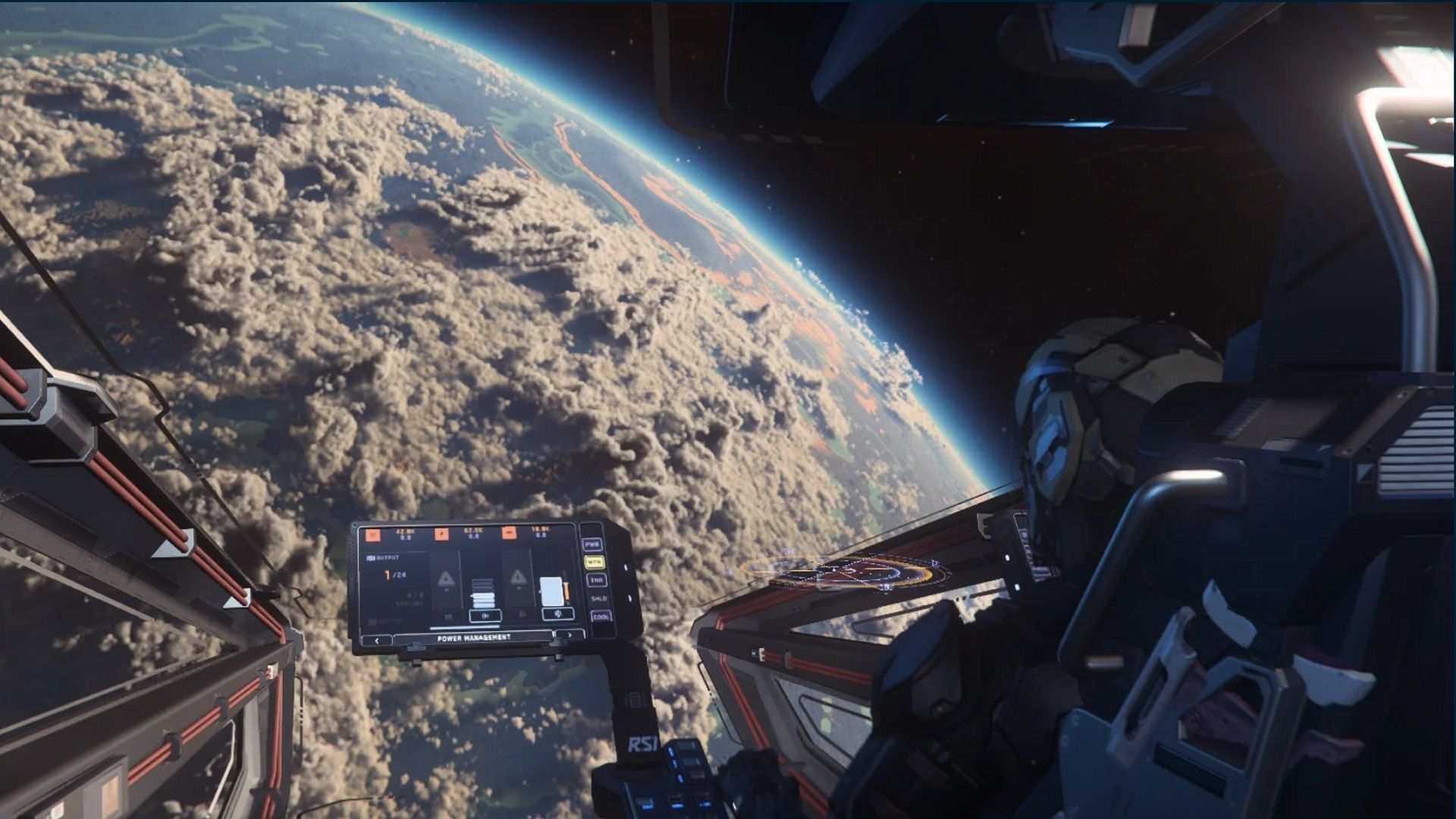Viewport: 1456px width, 819px height.
Task: Click the leftmost orange resource icon showing 42.9K
Action: (371, 535)
